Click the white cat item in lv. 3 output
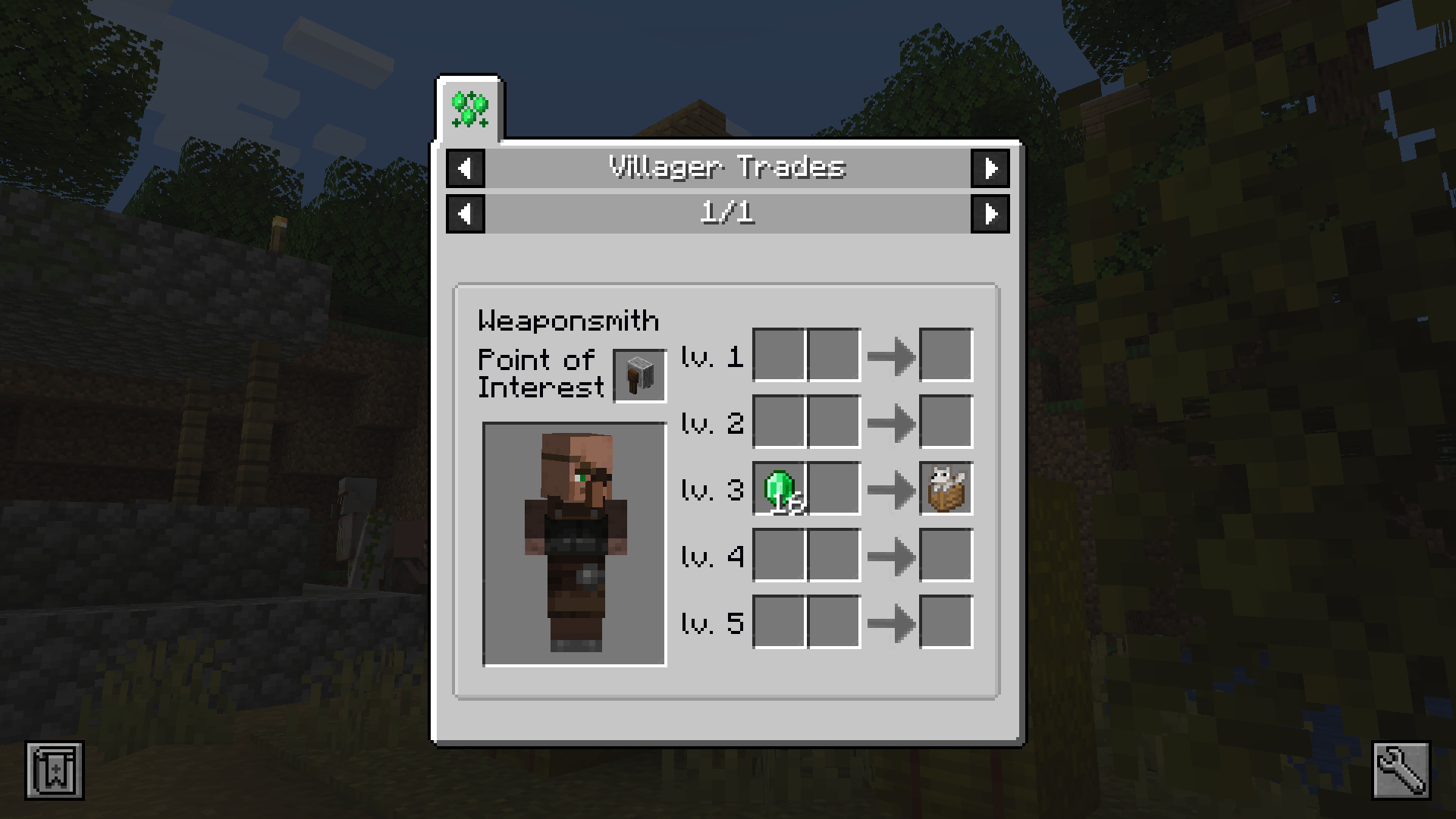 coord(946,488)
